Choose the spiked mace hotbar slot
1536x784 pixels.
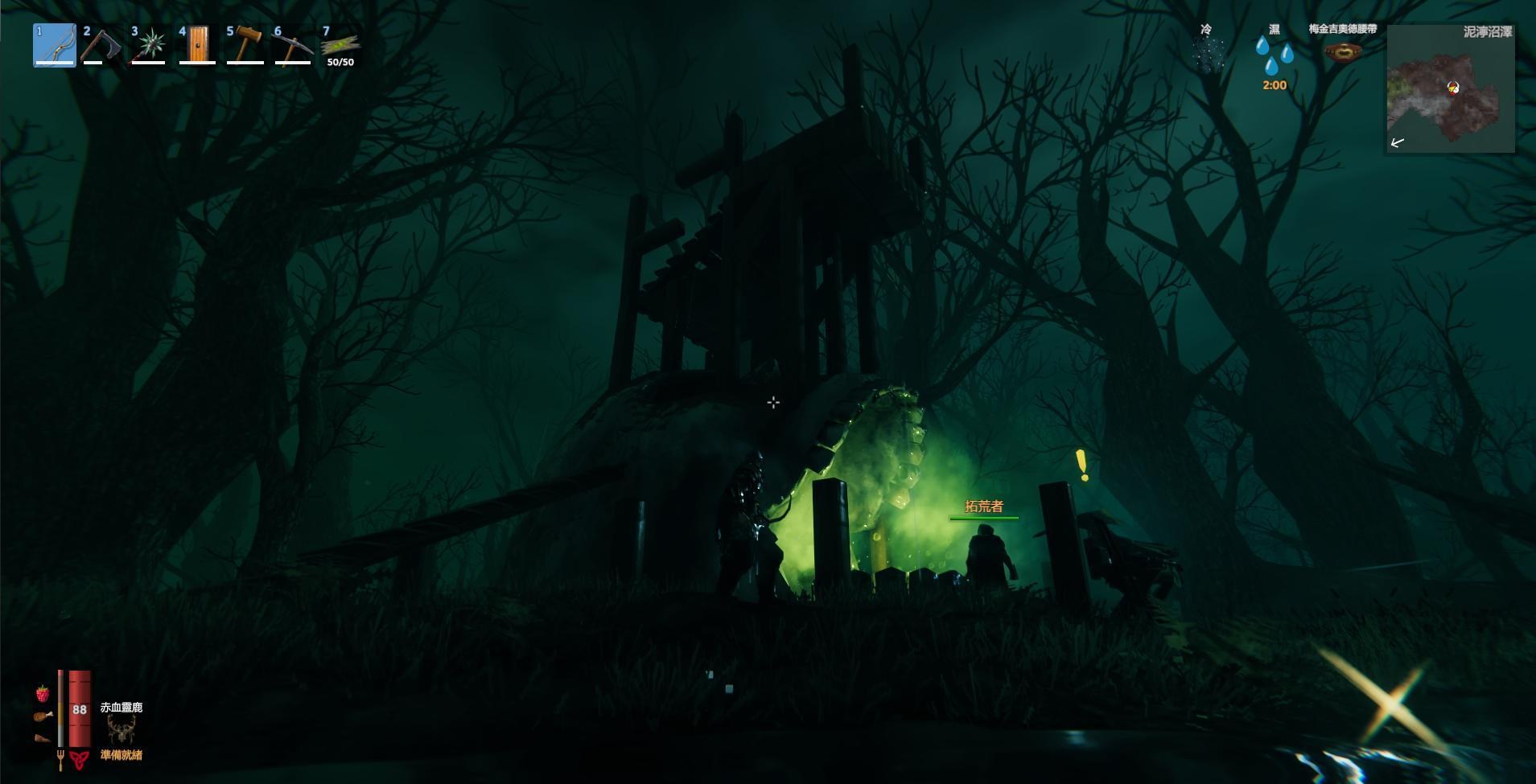tap(150, 45)
